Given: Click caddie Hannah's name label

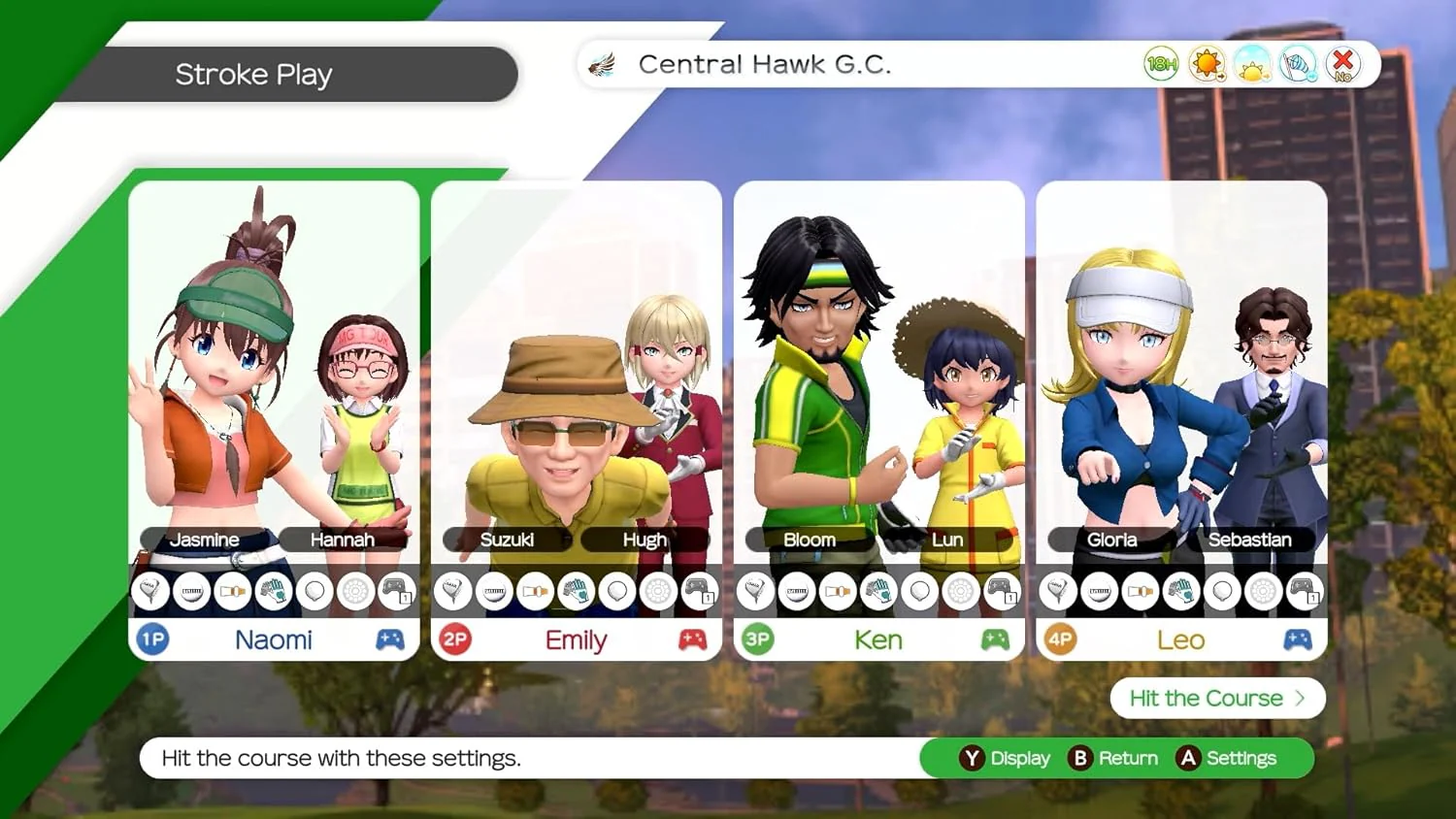Looking at the screenshot, I should point(342,540).
